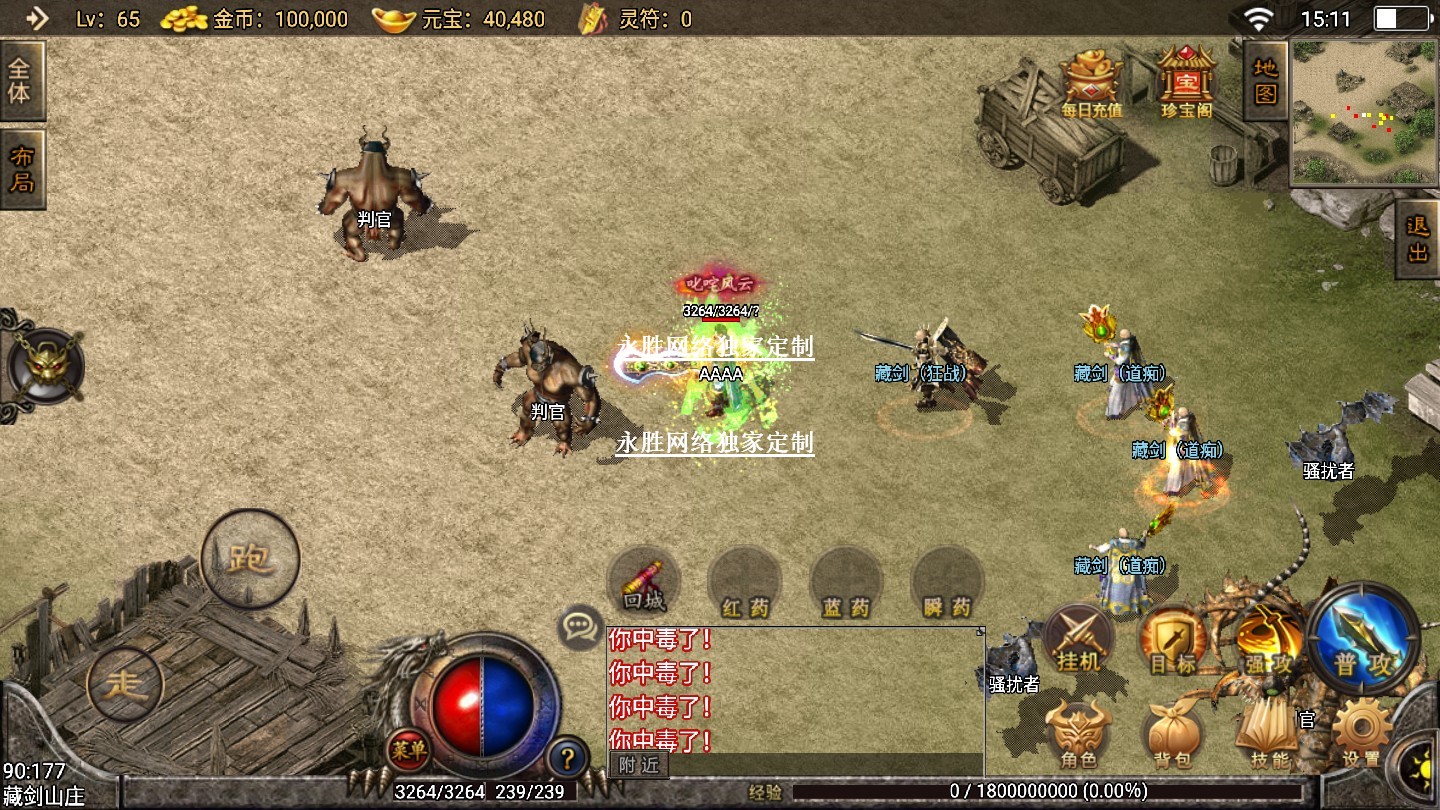Open the chat speech bubble icon

(580, 627)
